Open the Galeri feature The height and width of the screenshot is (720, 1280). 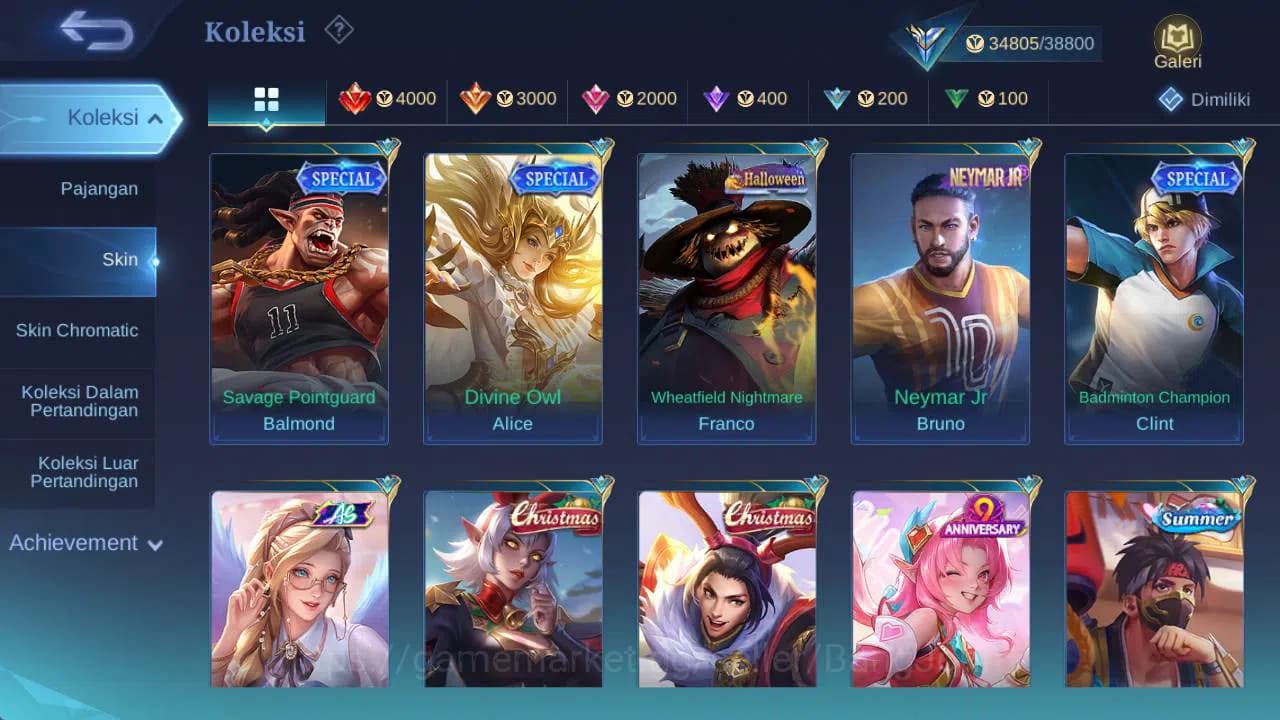[1177, 40]
